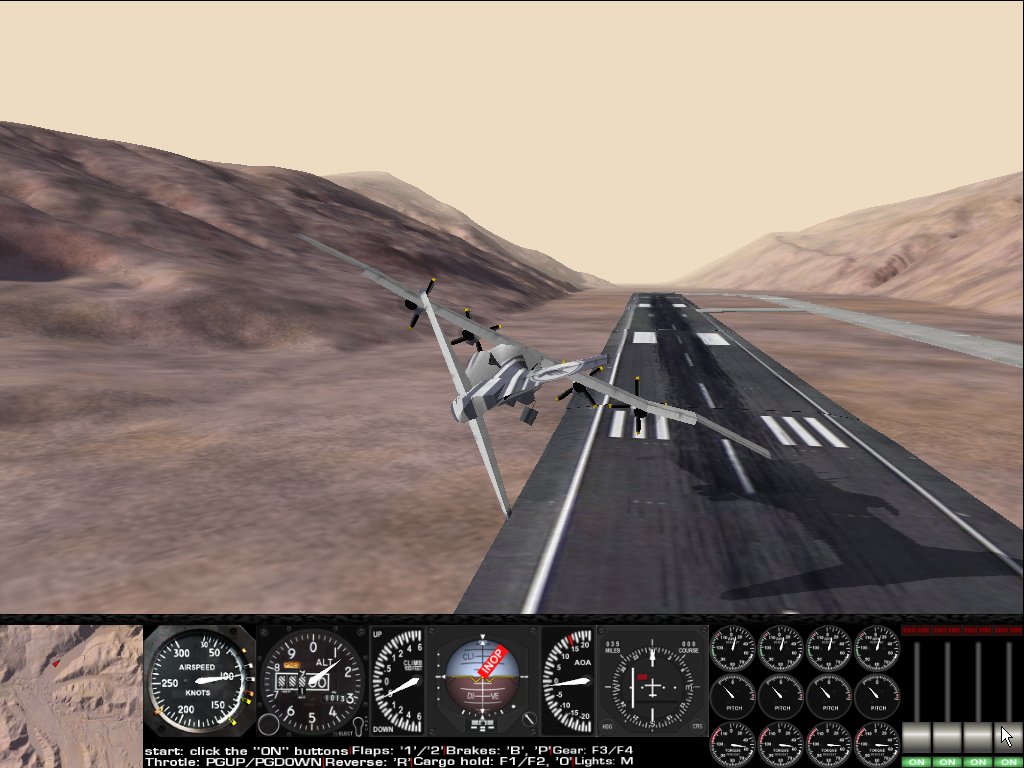1024x768 pixels.
Task: Click engine 2 throttle lever handle
Action: (947, 738)
